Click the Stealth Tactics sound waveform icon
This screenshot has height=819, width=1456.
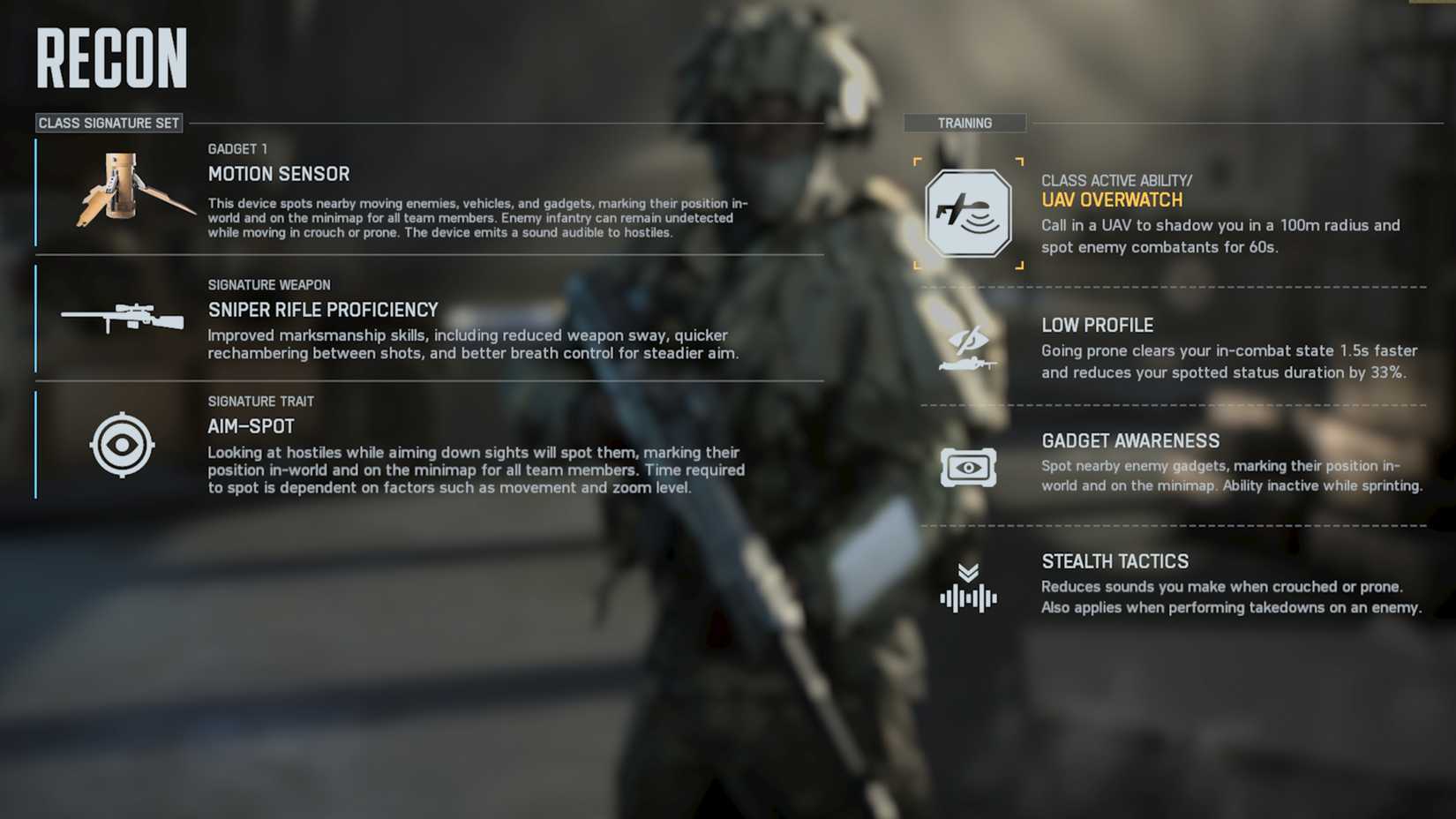coord(968,590)
